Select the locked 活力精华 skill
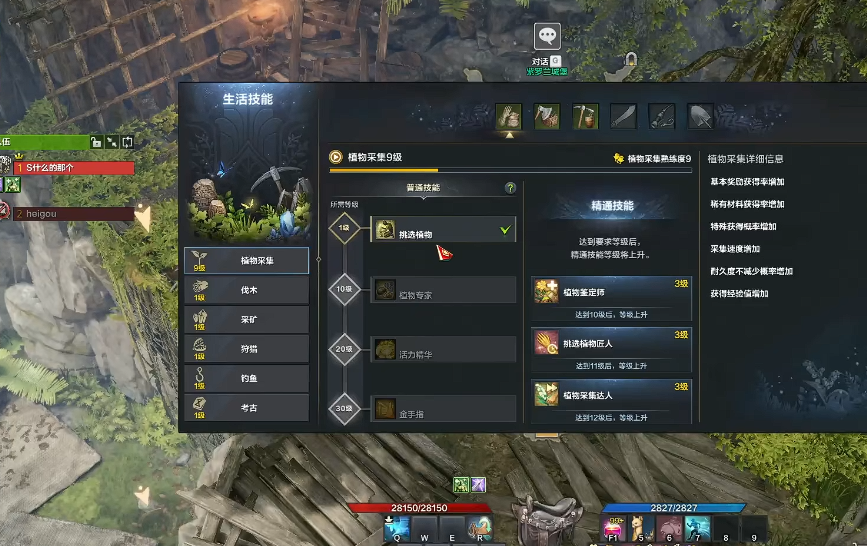This screenshot has width=867, height=546. click(x=443, y=349)
